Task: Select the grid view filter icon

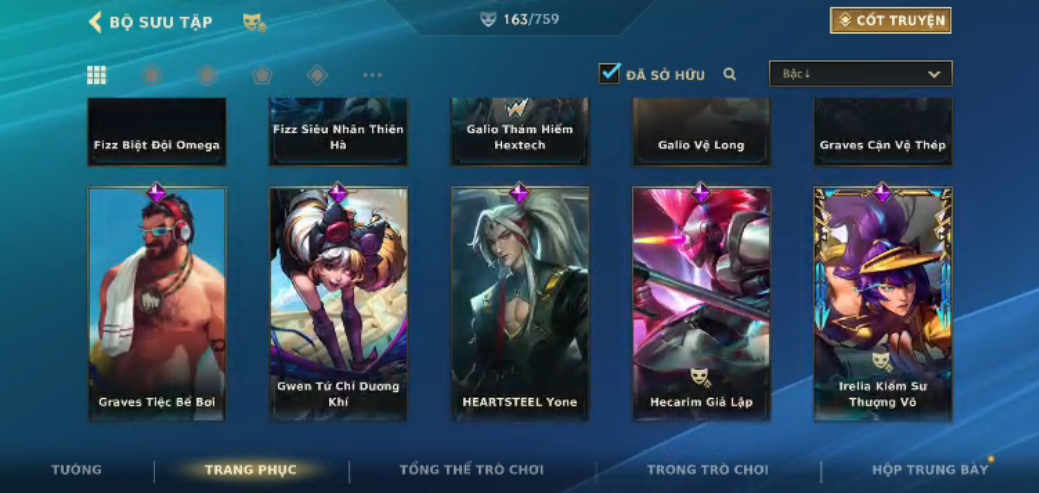Action: (97, 75)
